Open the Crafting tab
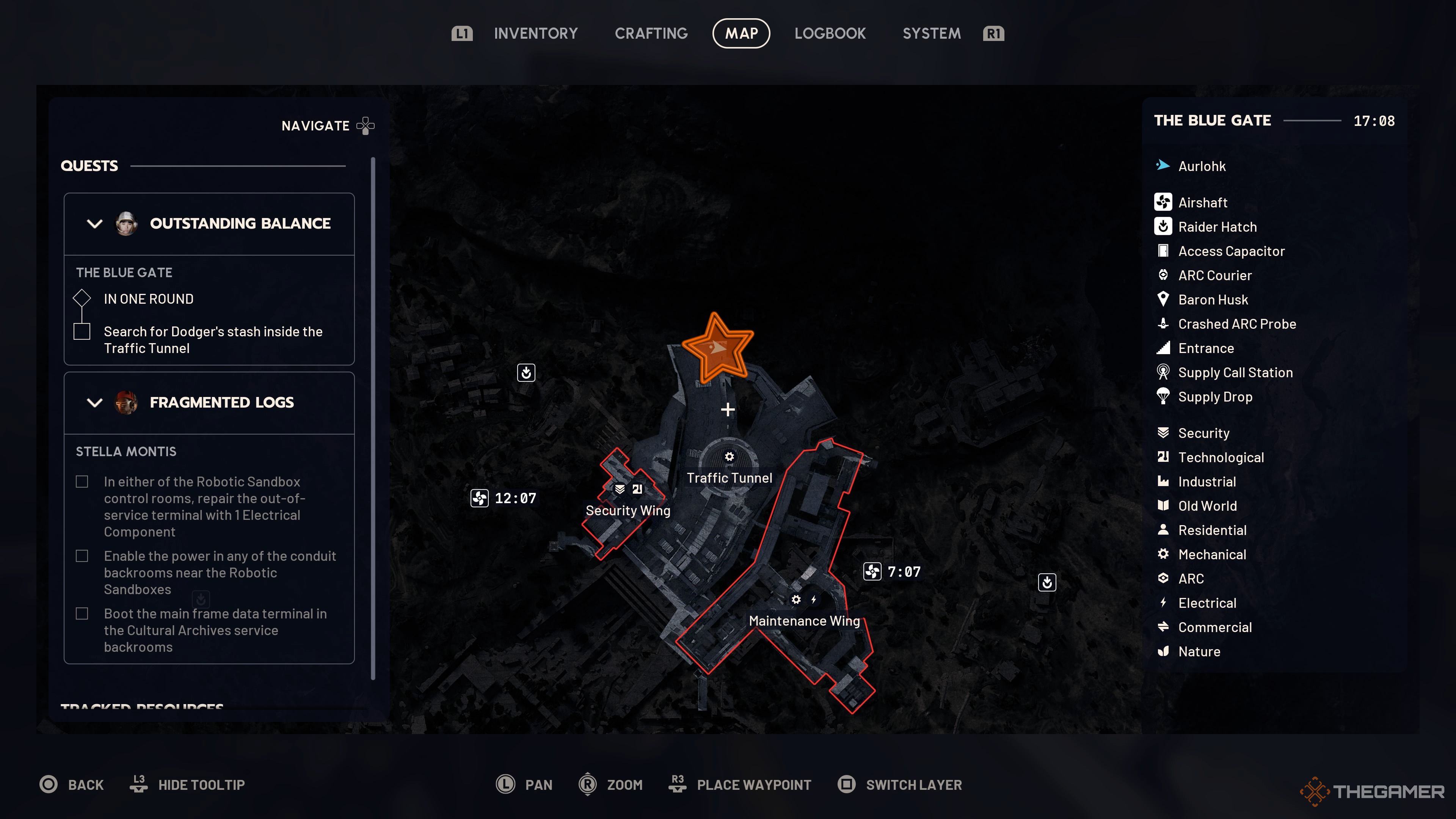The image size is (1456, 819). tap(651, 33)
